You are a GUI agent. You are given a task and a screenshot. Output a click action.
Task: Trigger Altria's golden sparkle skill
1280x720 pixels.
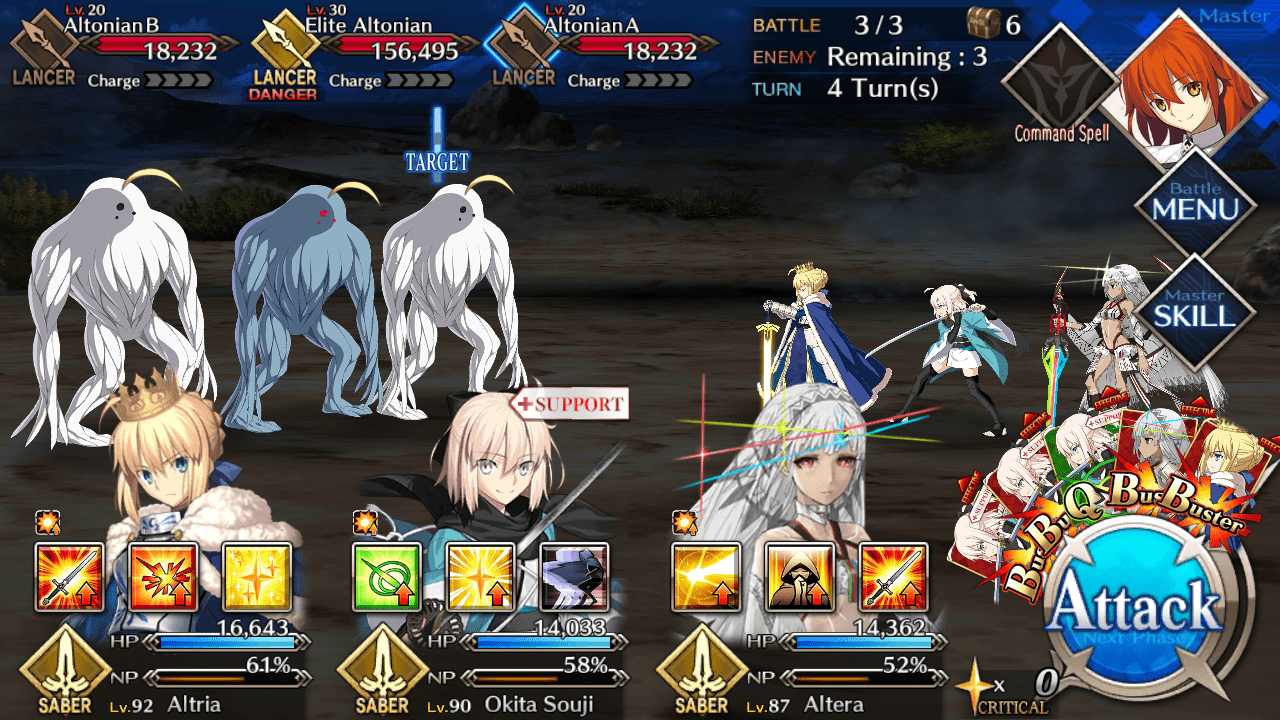pyautogui.click(x=257, y=577)
